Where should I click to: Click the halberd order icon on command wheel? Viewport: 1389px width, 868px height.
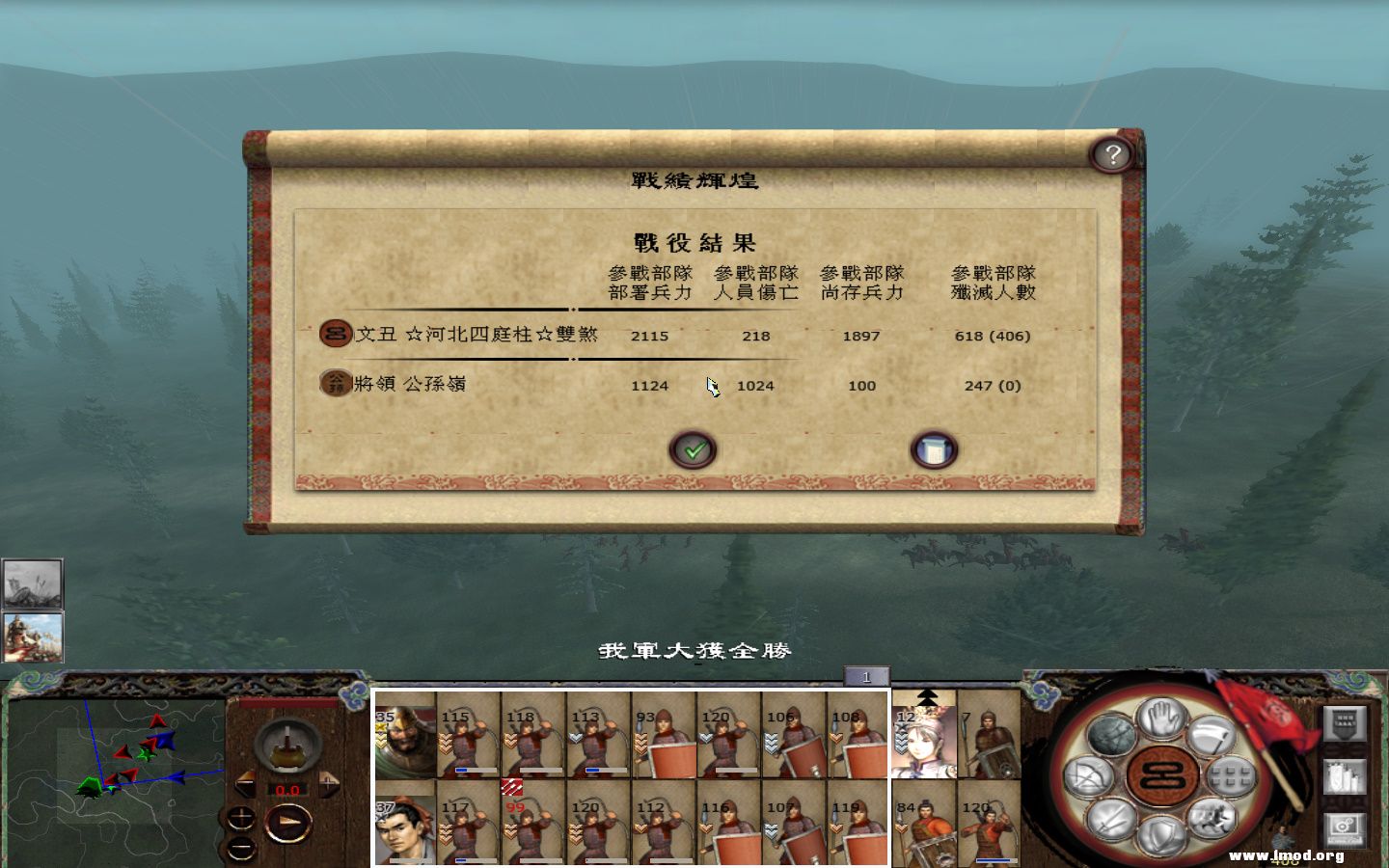click(1212, 735)
